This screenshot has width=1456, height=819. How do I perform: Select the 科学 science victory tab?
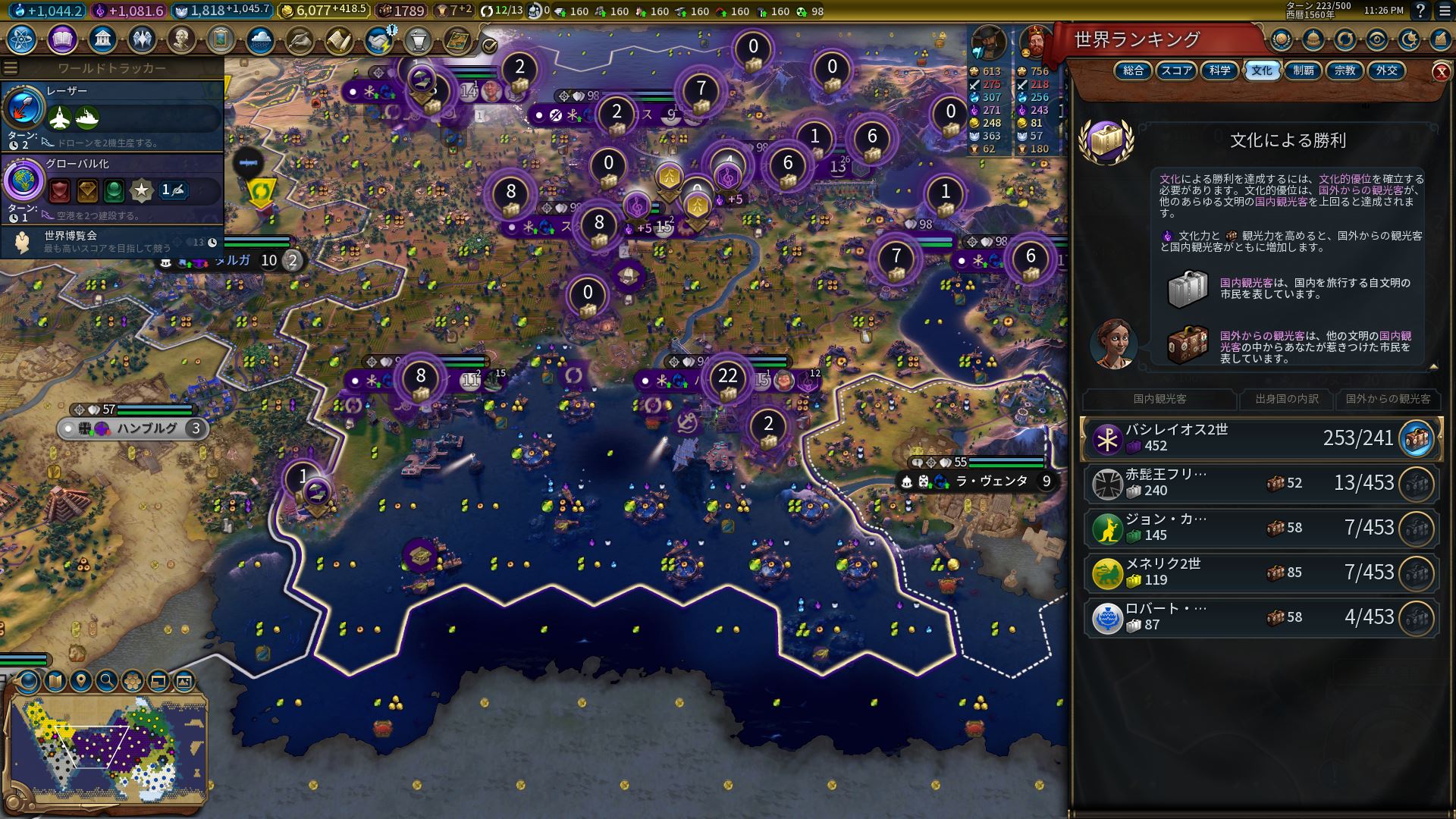click(1219, 71)
